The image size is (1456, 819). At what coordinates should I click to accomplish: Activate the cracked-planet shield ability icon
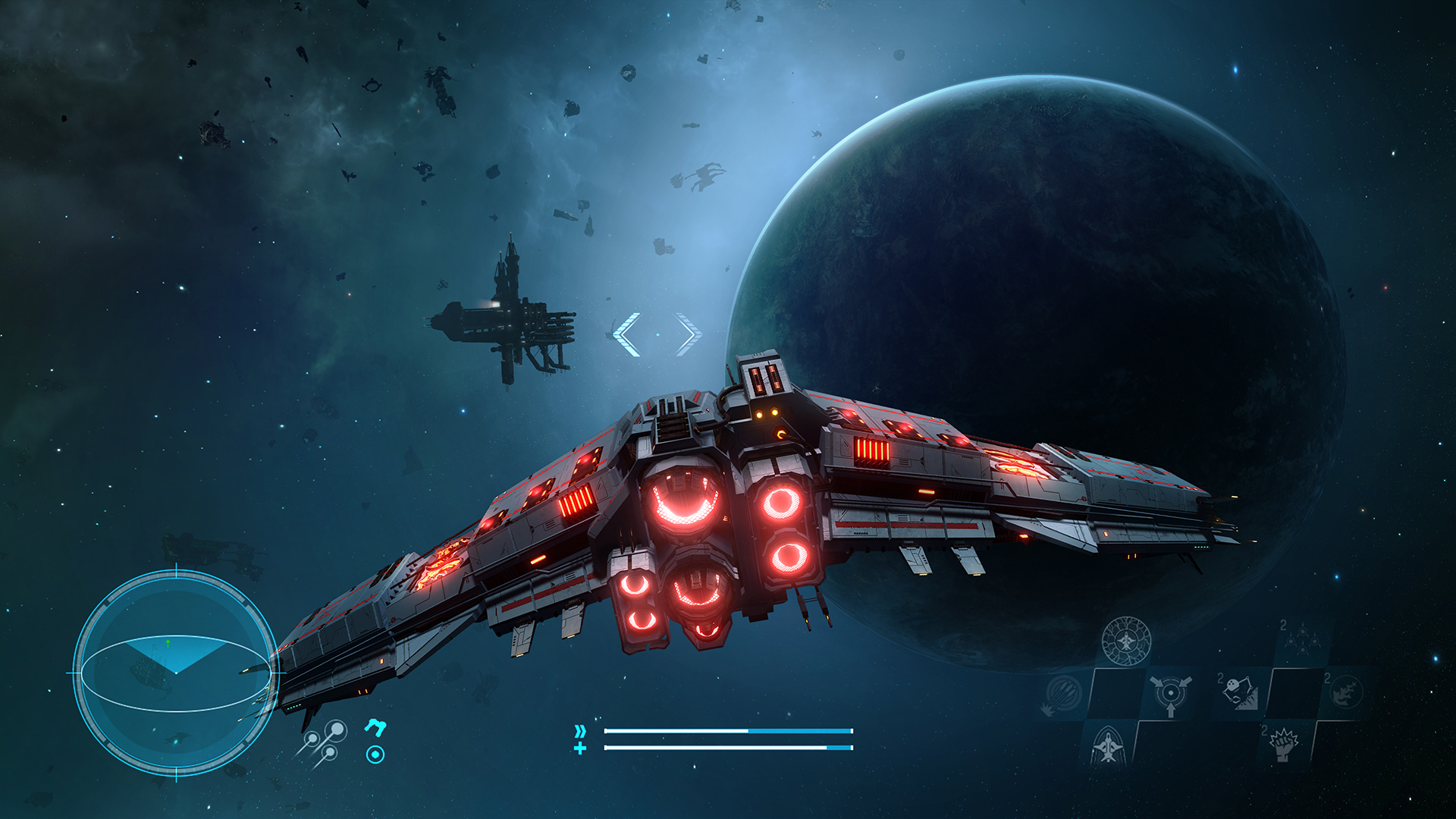pyautogui.click(x=1126, y=642)
